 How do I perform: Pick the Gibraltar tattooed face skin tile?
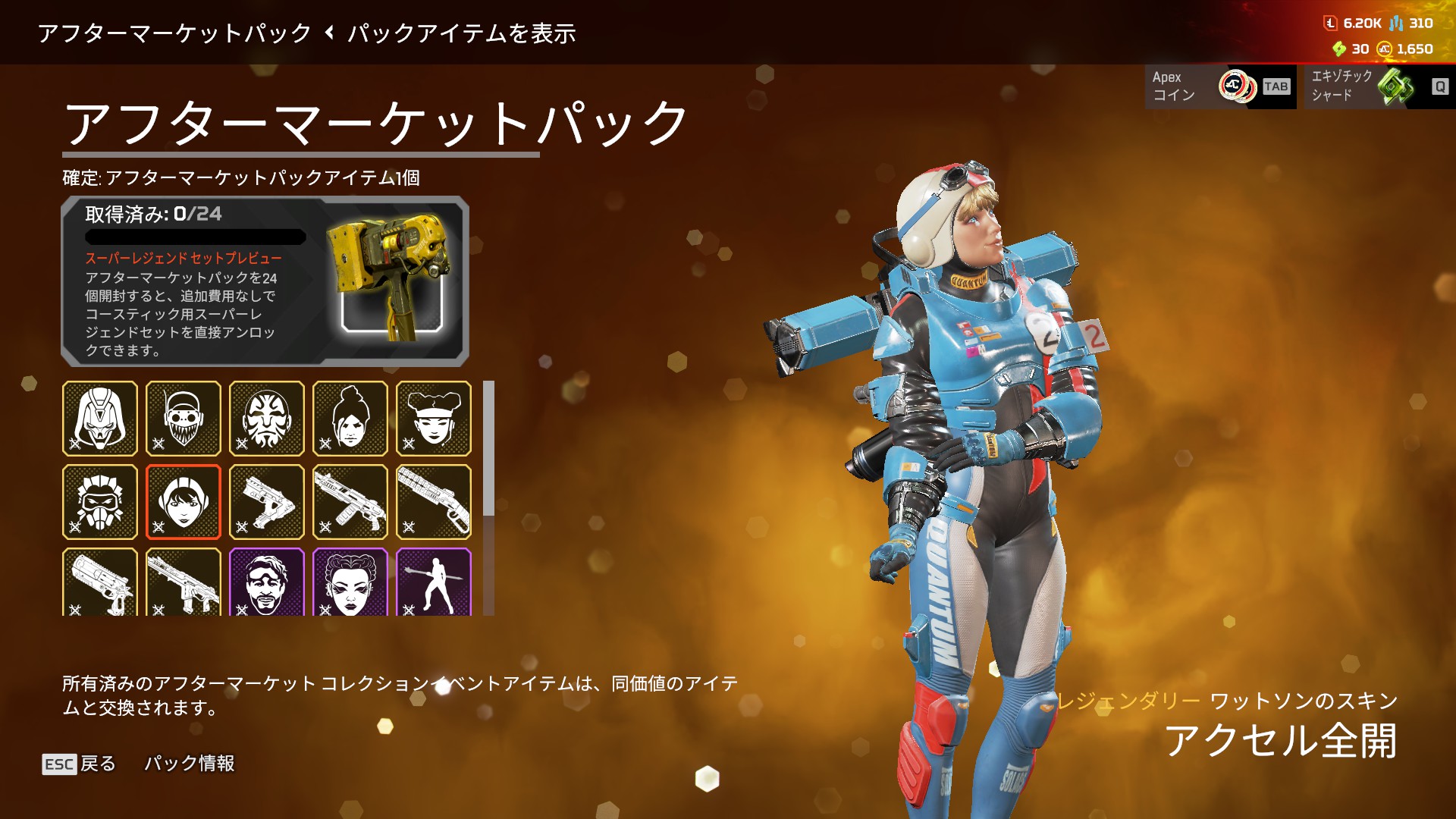(x=267, y=419)
